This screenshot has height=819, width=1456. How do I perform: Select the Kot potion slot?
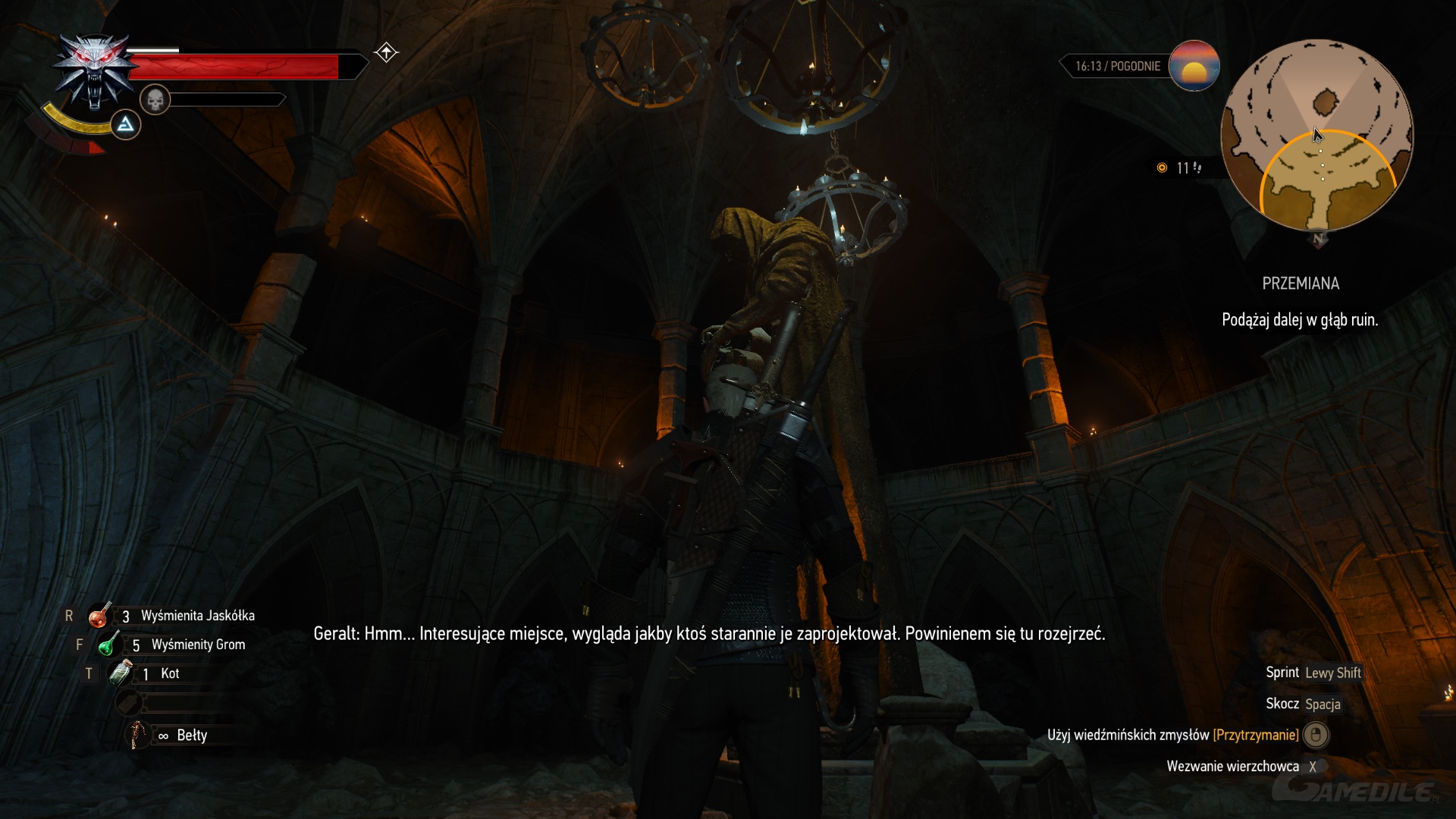click(121, 673)
